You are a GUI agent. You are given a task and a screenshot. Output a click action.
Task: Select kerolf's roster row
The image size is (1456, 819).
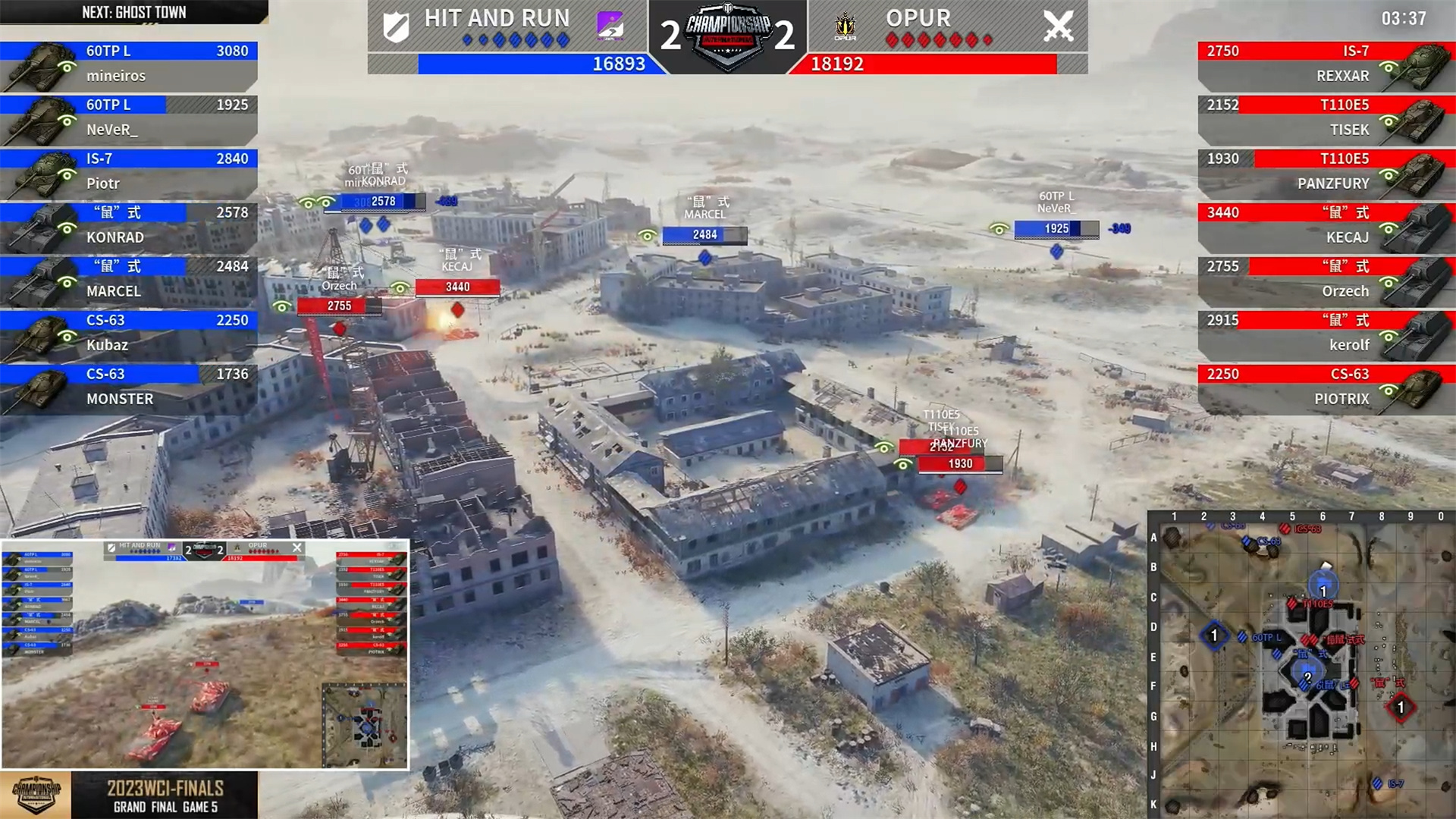point(1326,334)
